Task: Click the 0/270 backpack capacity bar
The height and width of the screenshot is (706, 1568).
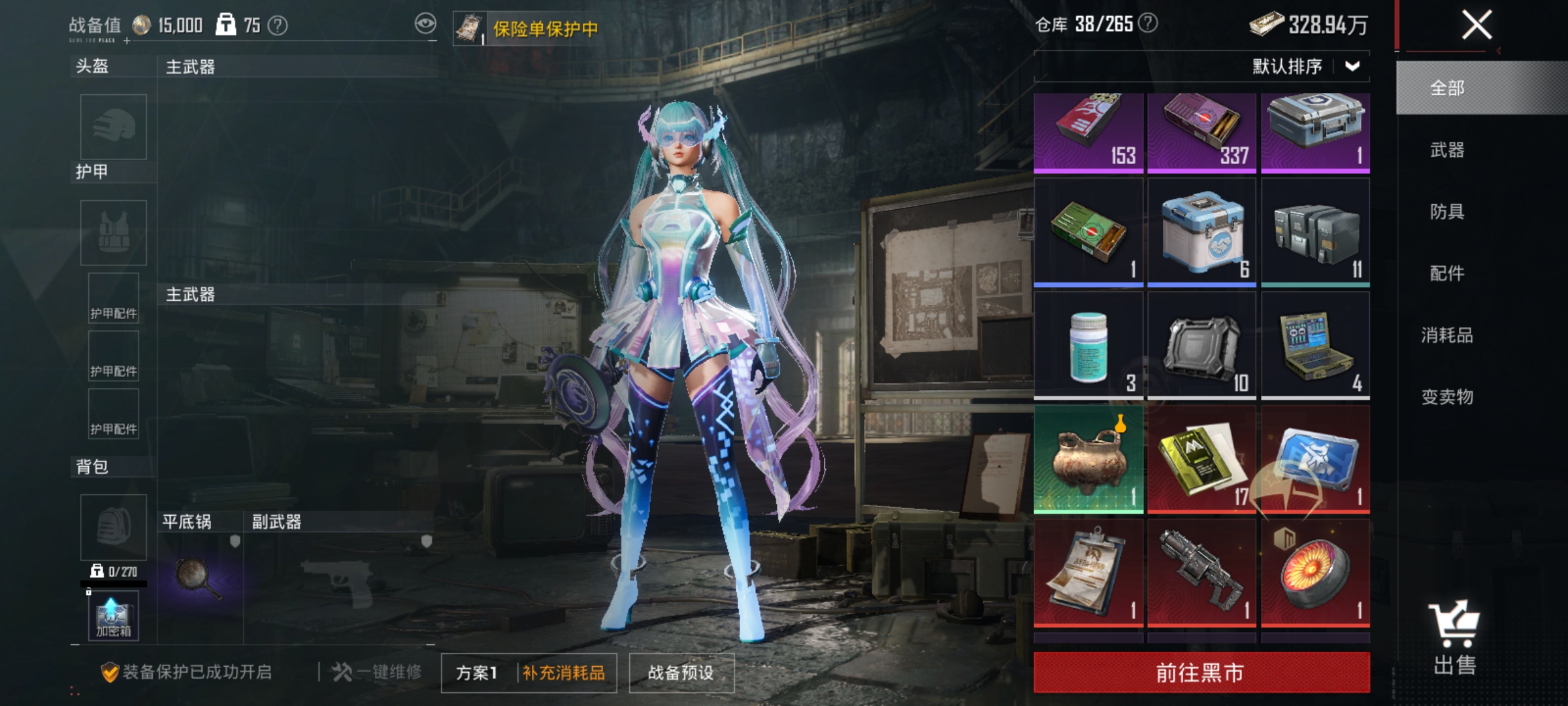Action: (112, 575)
